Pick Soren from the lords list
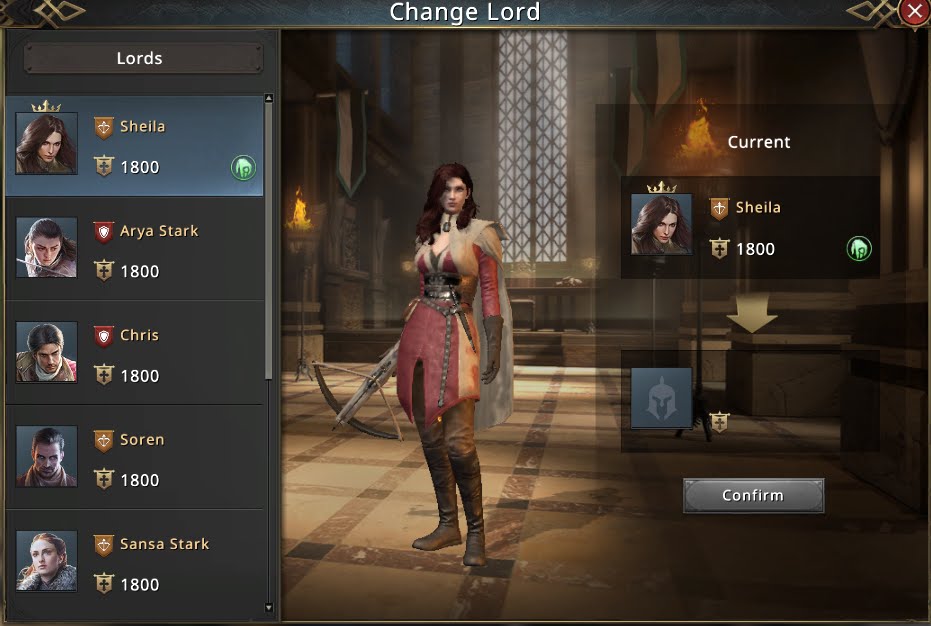Screen dimensions: 931x626 pyautogui.click(x=135, y=459)
